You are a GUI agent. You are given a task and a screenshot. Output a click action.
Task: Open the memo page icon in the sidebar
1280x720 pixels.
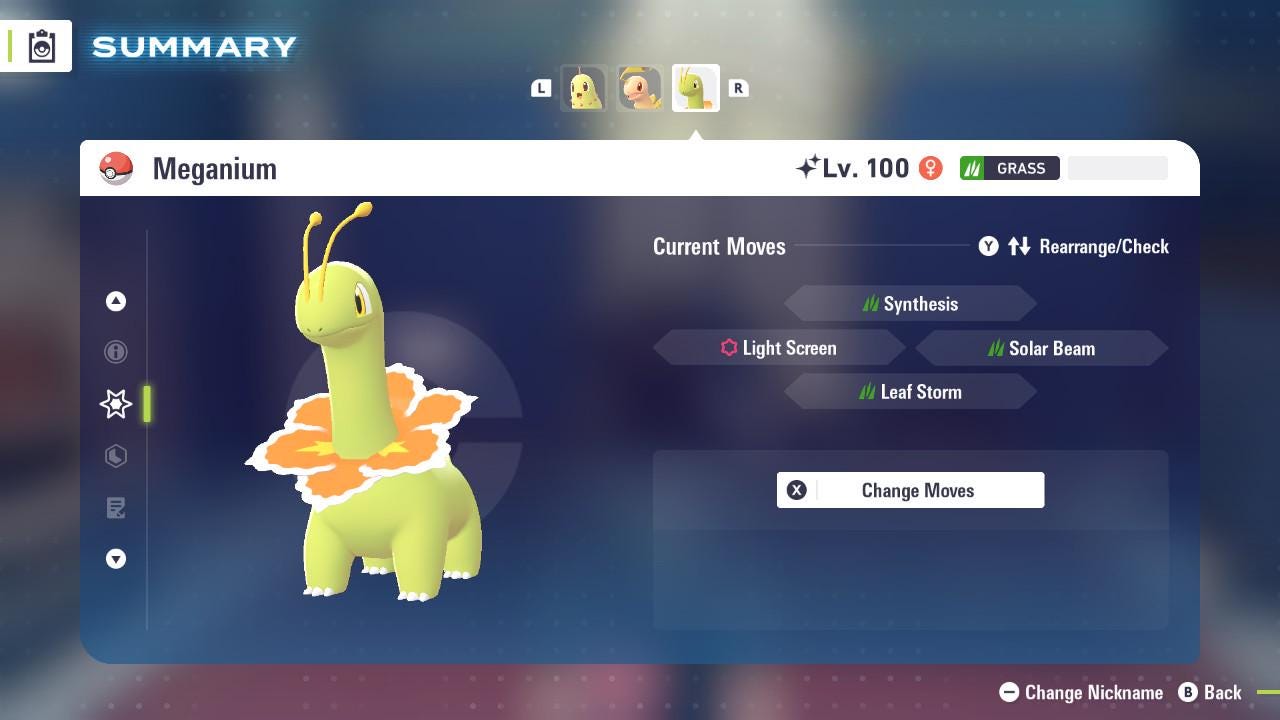[115, 508]
